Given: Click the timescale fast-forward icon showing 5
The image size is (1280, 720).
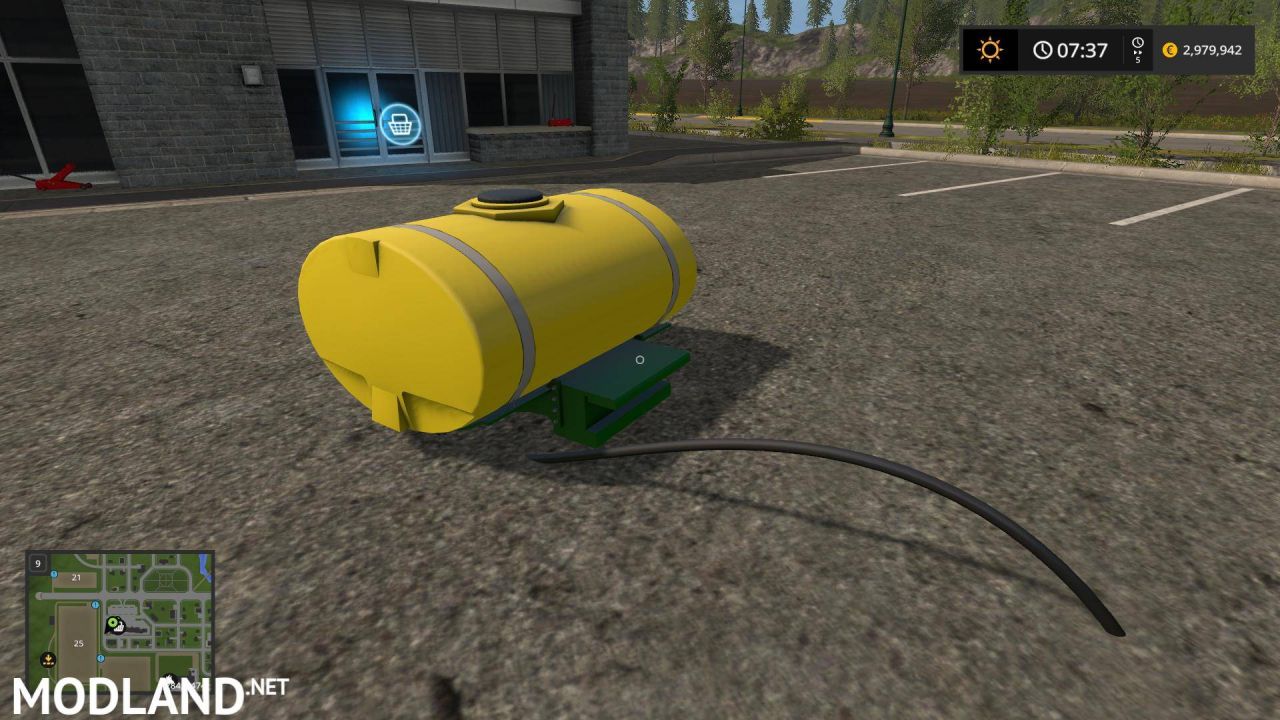Looking at the screenshot, I should (x=1137, y=48).
